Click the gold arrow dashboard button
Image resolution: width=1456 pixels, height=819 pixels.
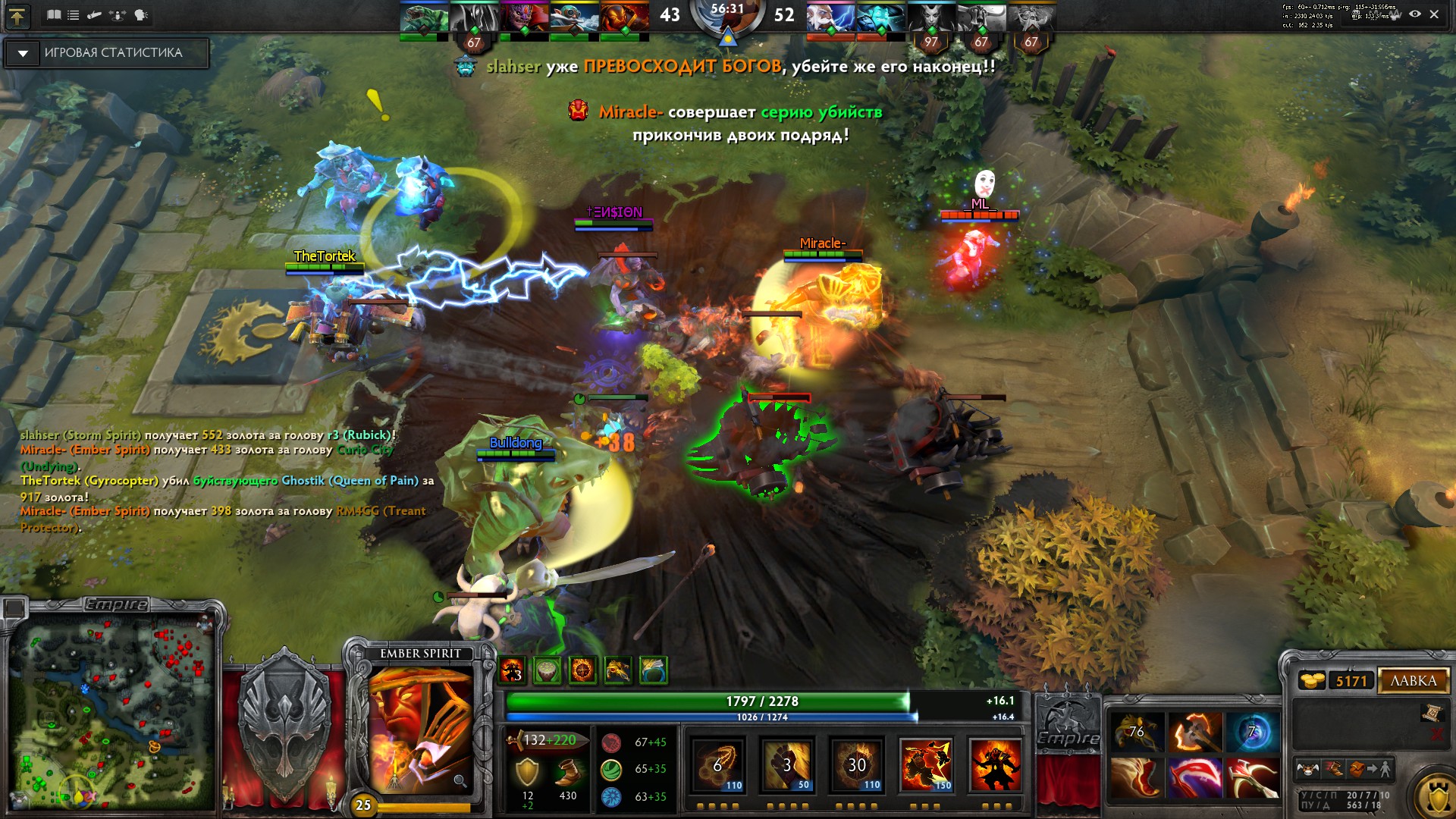click(x=17, y=16)
